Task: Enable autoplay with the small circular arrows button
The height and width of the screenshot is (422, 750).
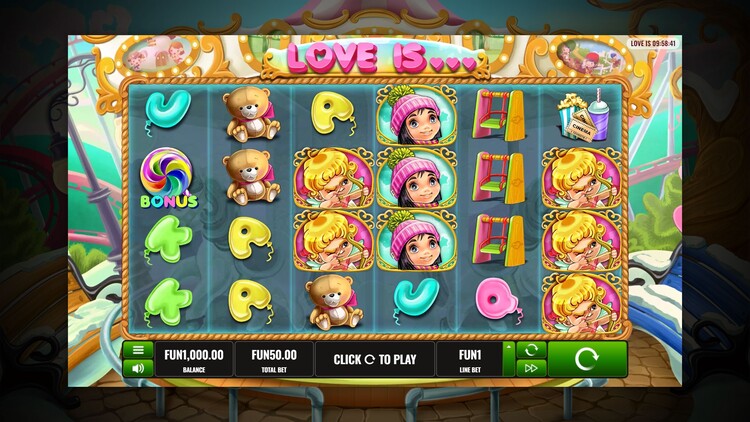Action: coord(531,350)
